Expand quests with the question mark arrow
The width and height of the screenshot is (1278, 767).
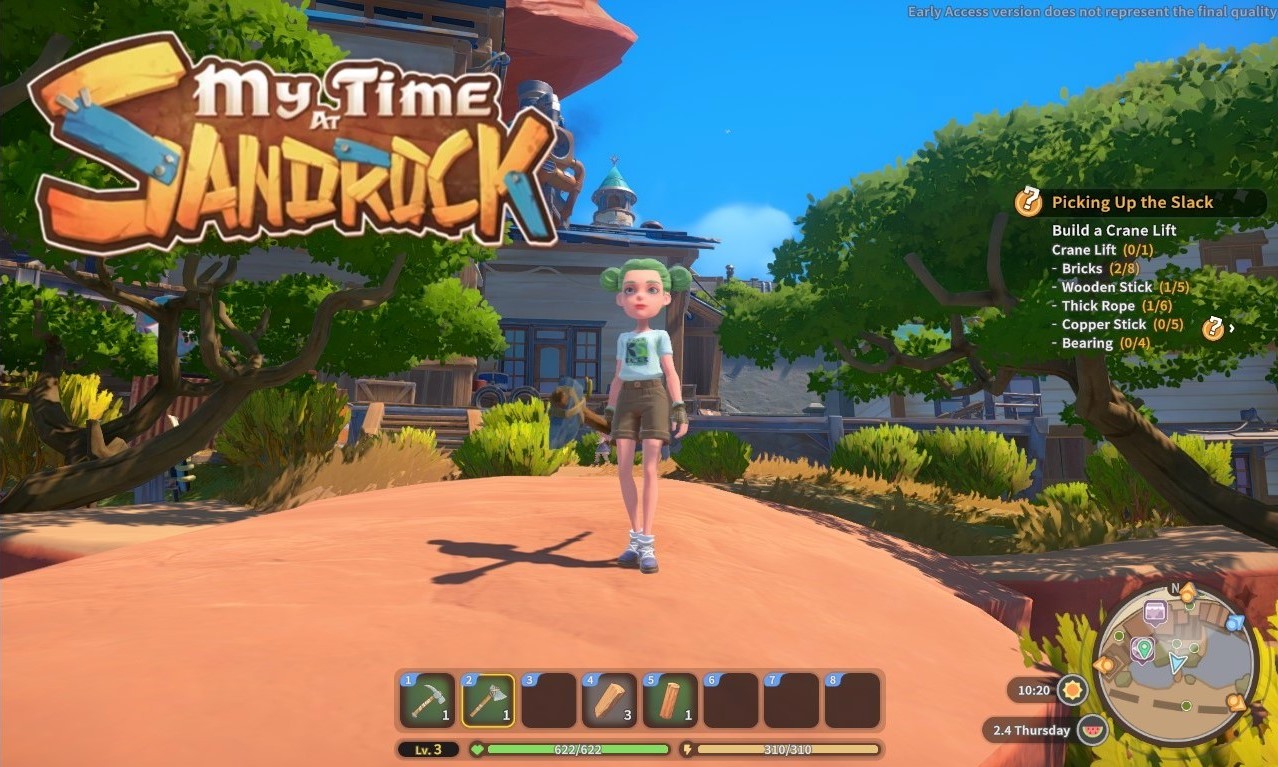[x=1216, y=328]
